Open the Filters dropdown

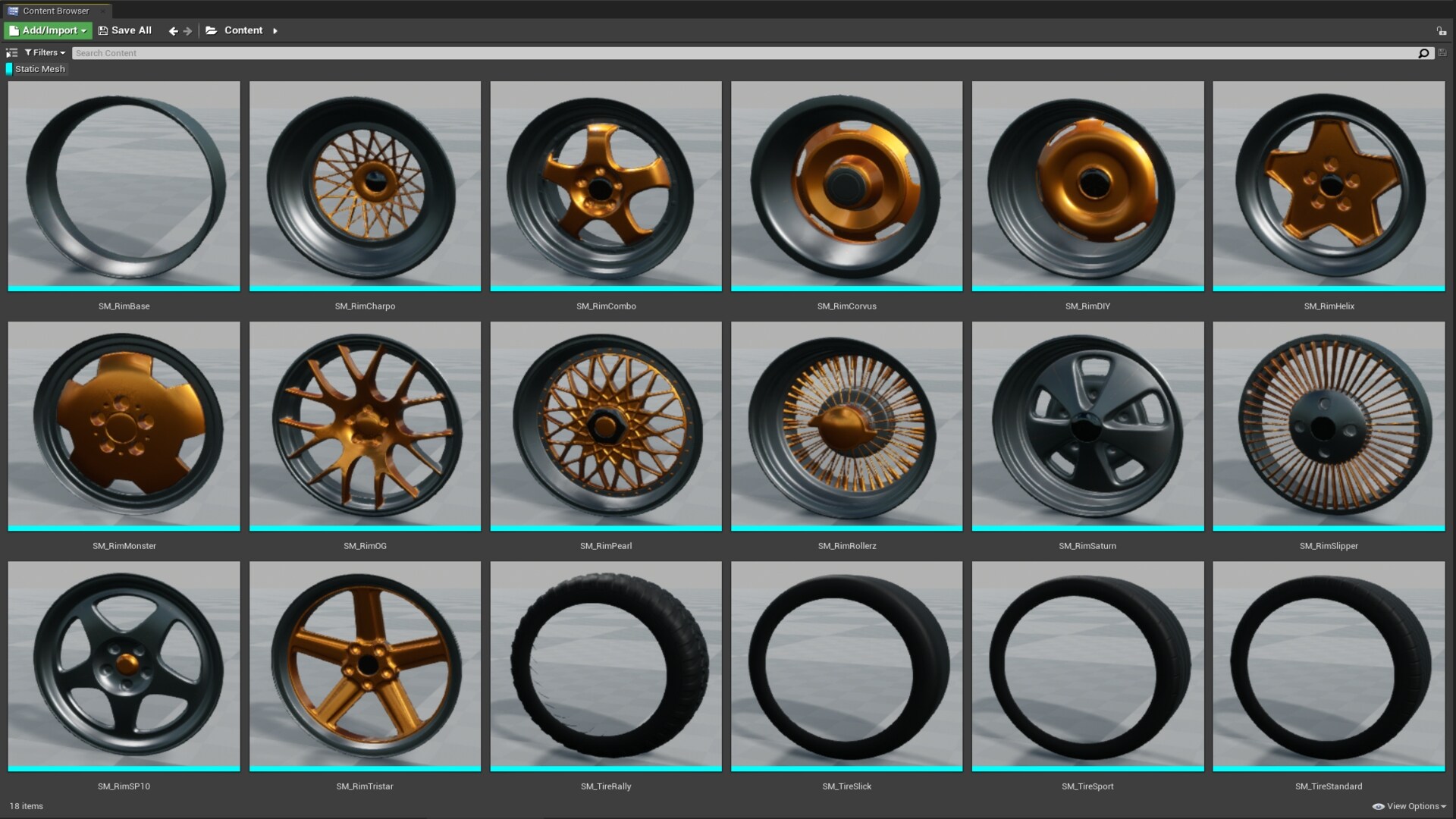(44, 52)
